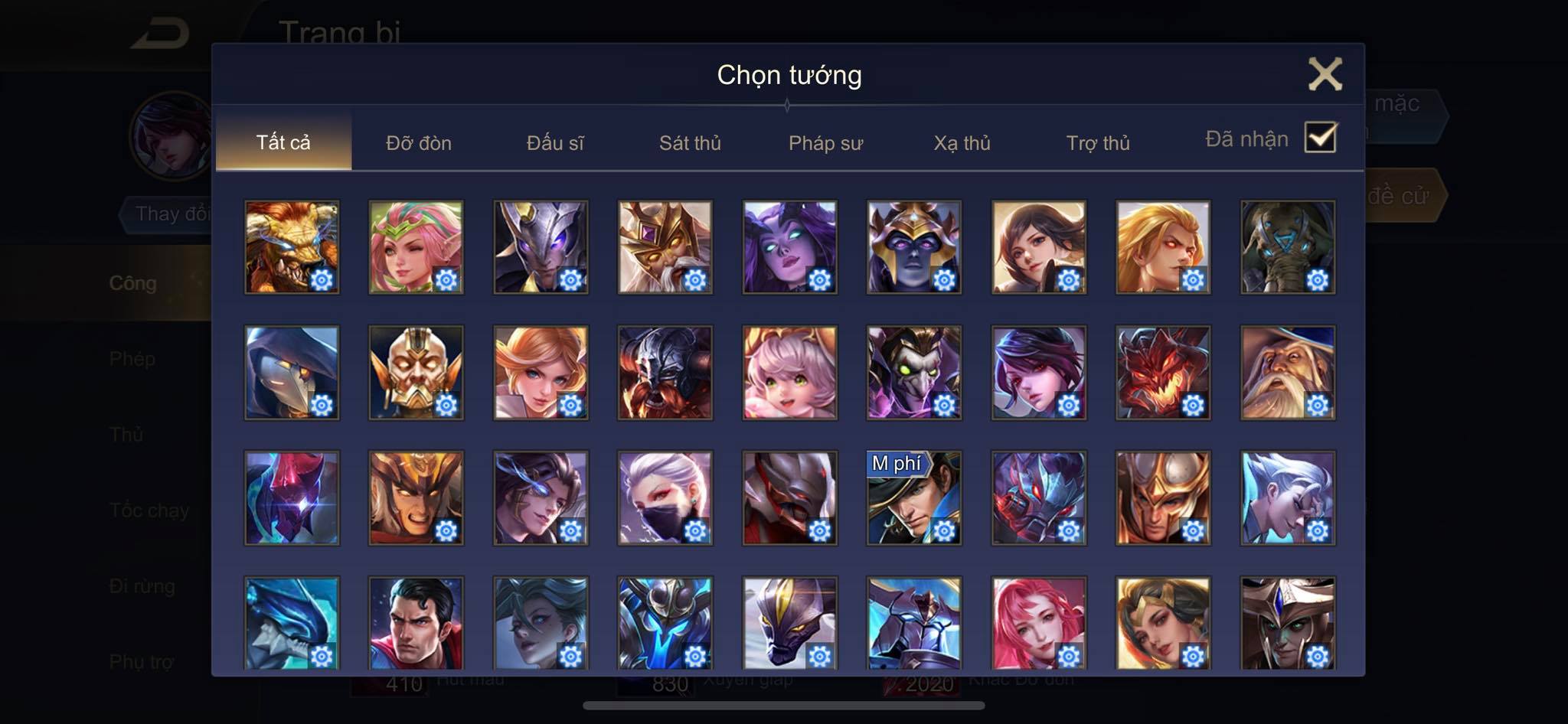Select the Superman hero portrait
The height and width of the screenshot is (724, 1568).
point(416,623)
